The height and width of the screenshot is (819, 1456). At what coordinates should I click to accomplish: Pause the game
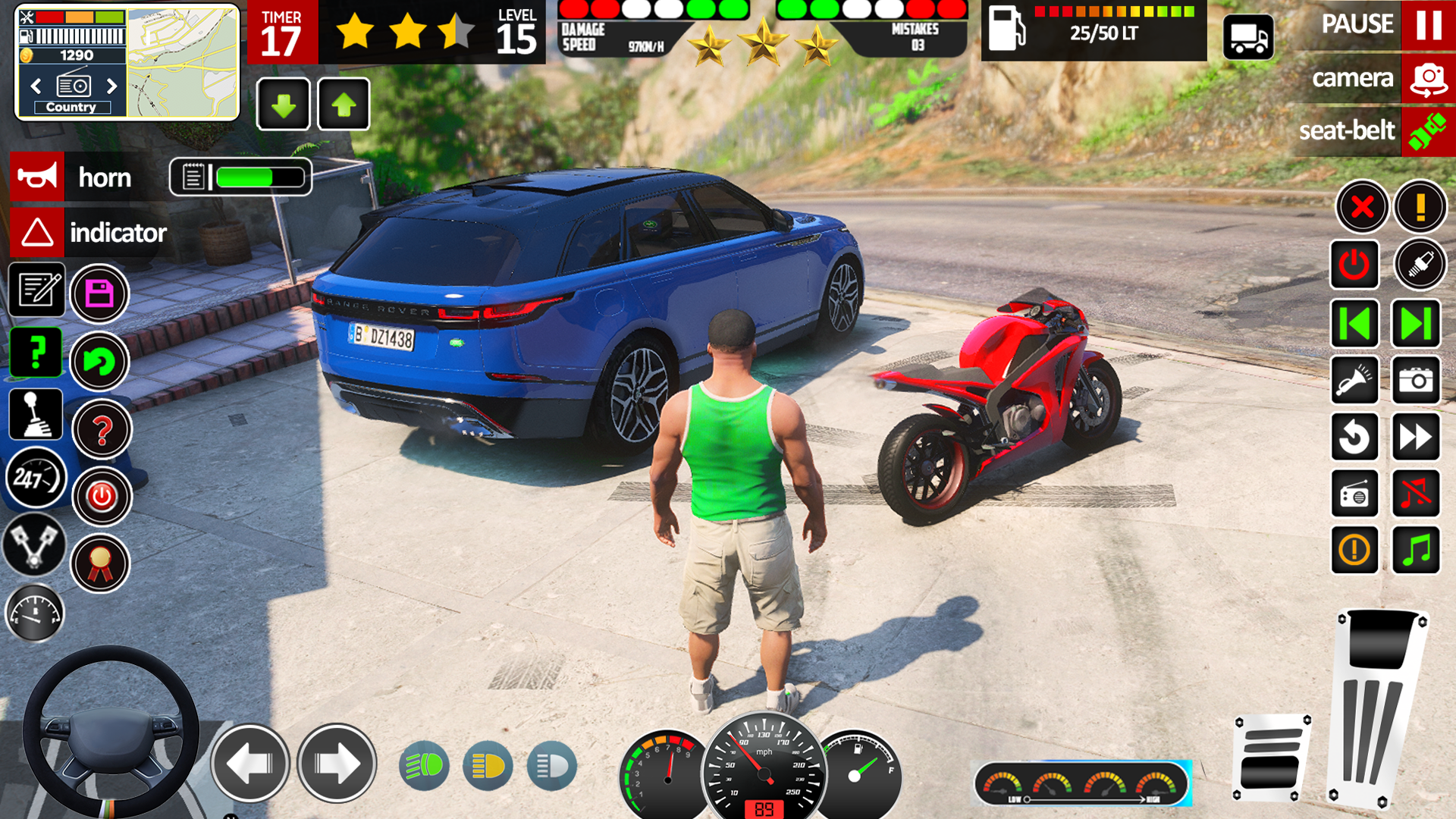[1428, 25]
